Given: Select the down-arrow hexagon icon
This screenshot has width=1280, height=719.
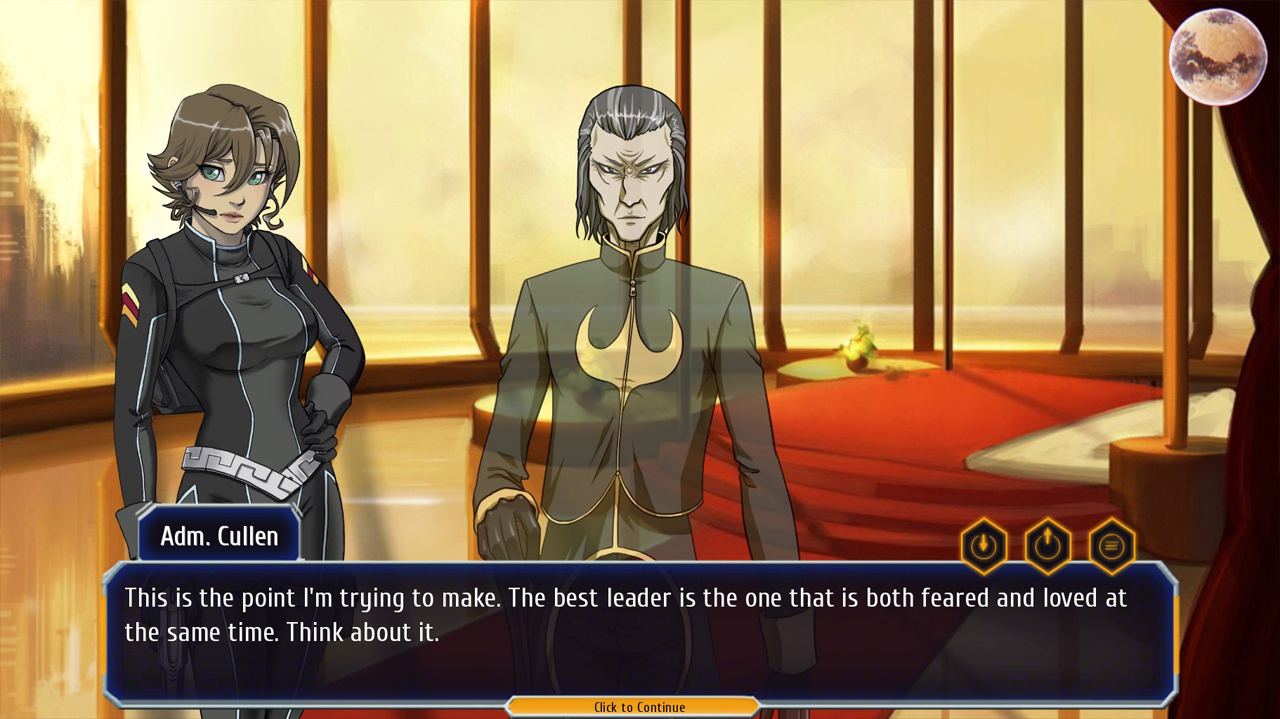Looking at the screenshot, I should click(984, 546).
